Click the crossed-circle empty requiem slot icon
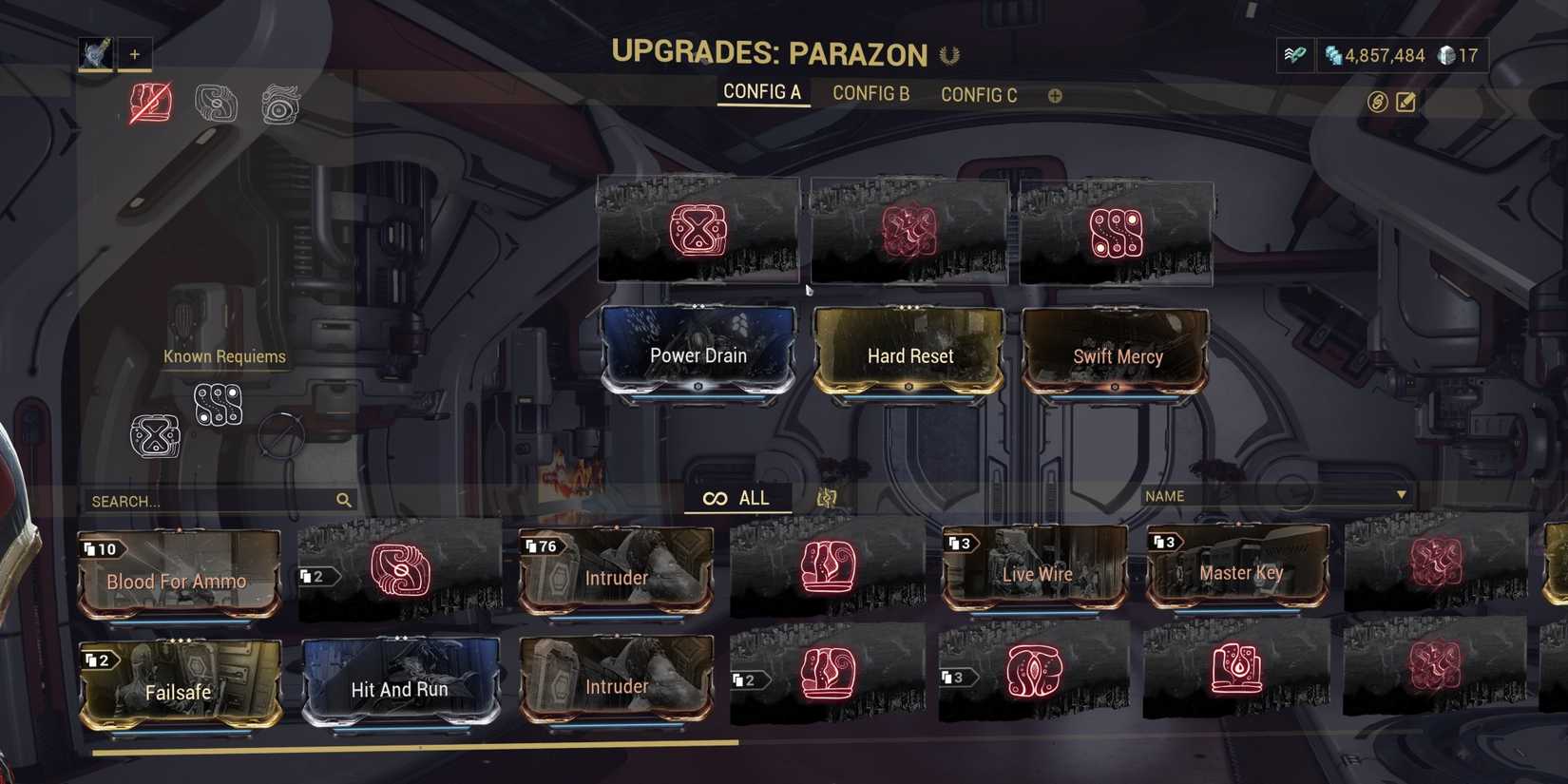This screenshot has width=1568, height=784. click(x=281, y=435)
